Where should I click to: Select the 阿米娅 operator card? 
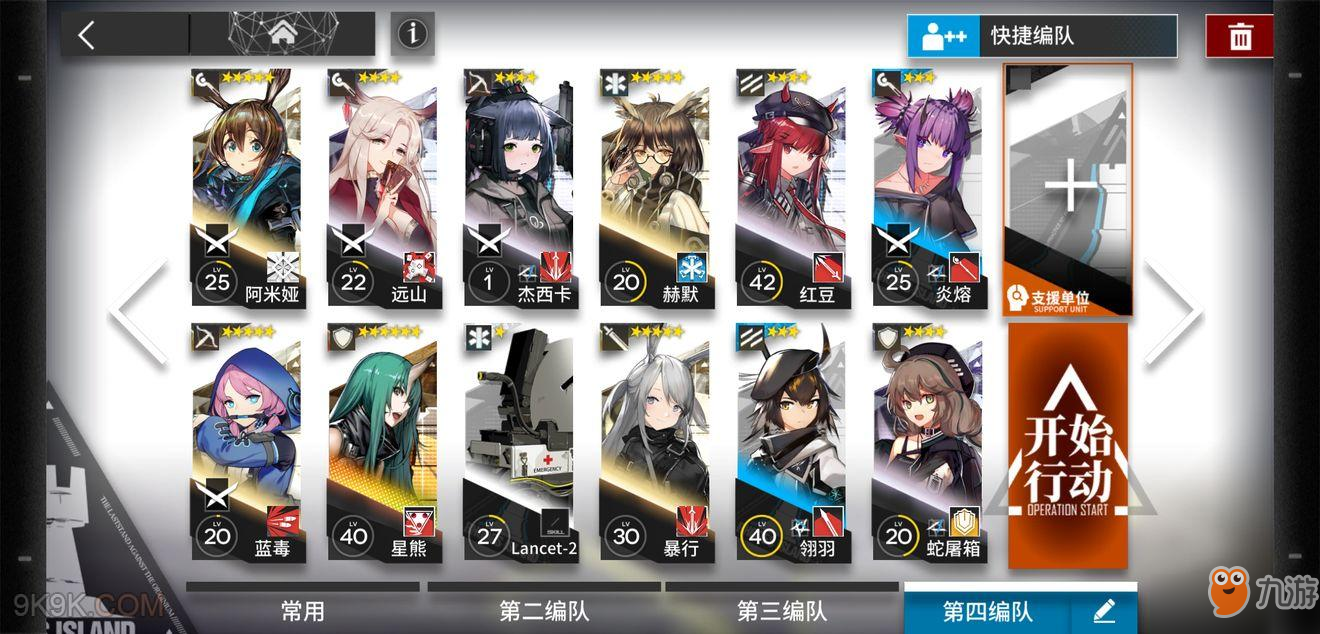[x=246, y=188]
